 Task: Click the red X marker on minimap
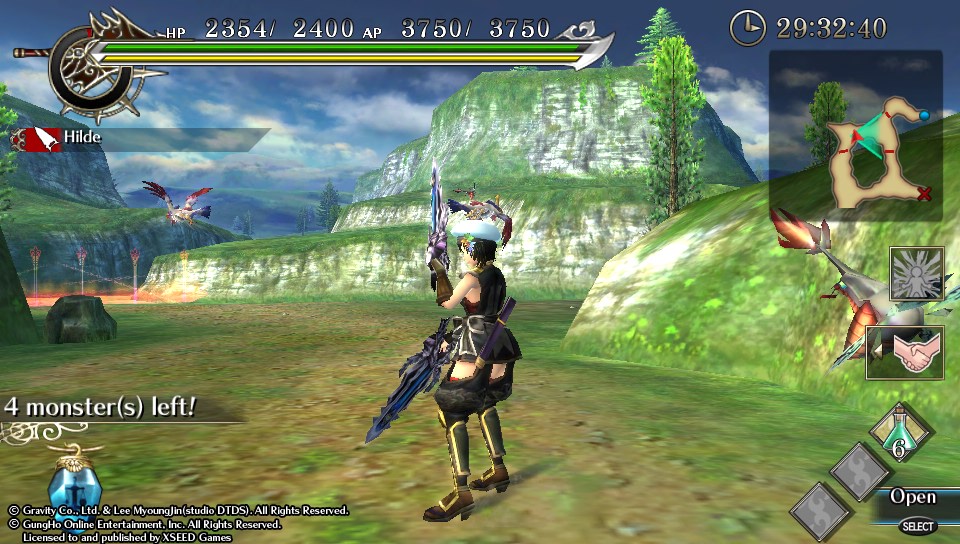(924, 193)
